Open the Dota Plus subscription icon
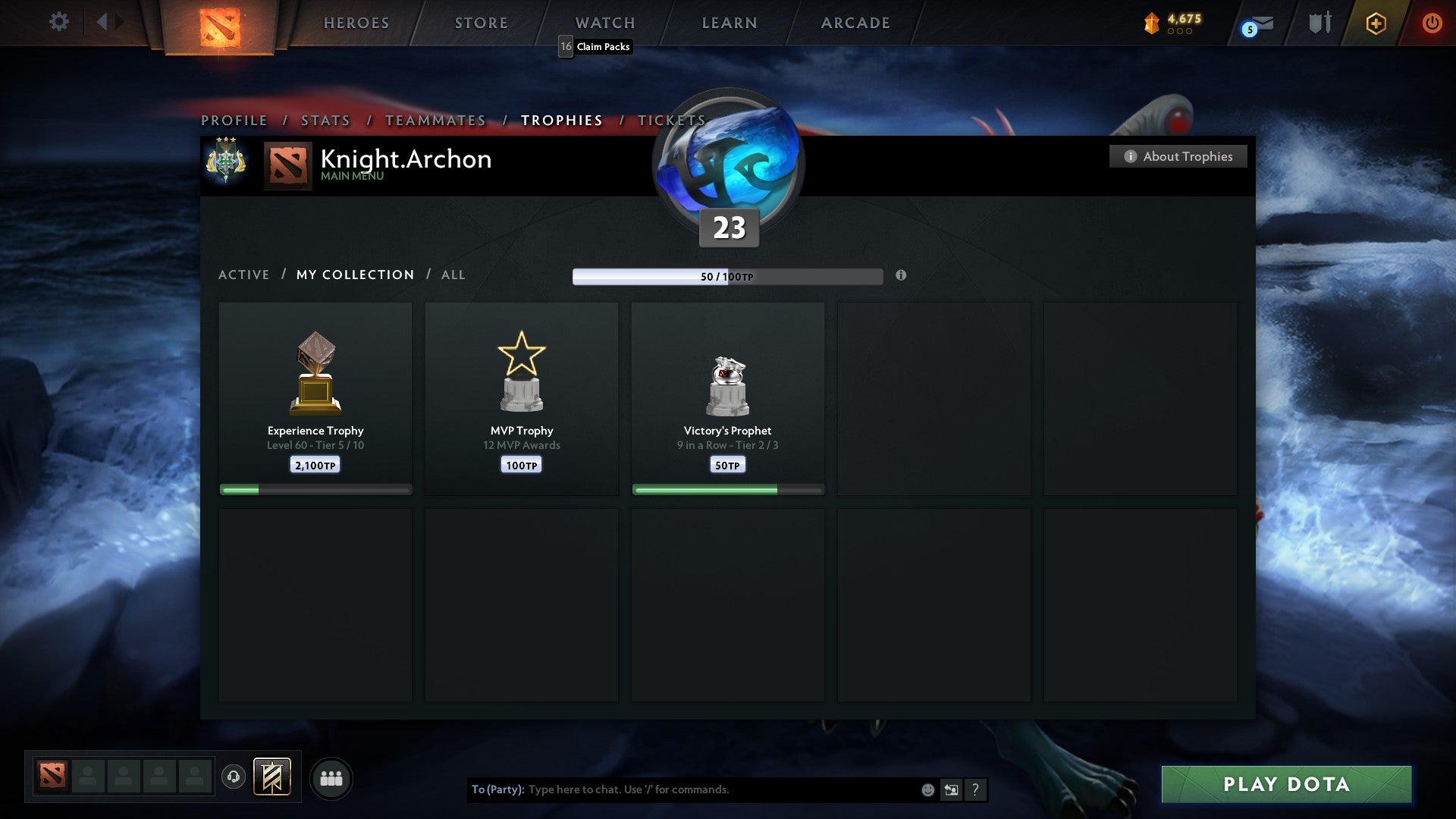Screen dimensions: 1456x819 pos(1375,24)
